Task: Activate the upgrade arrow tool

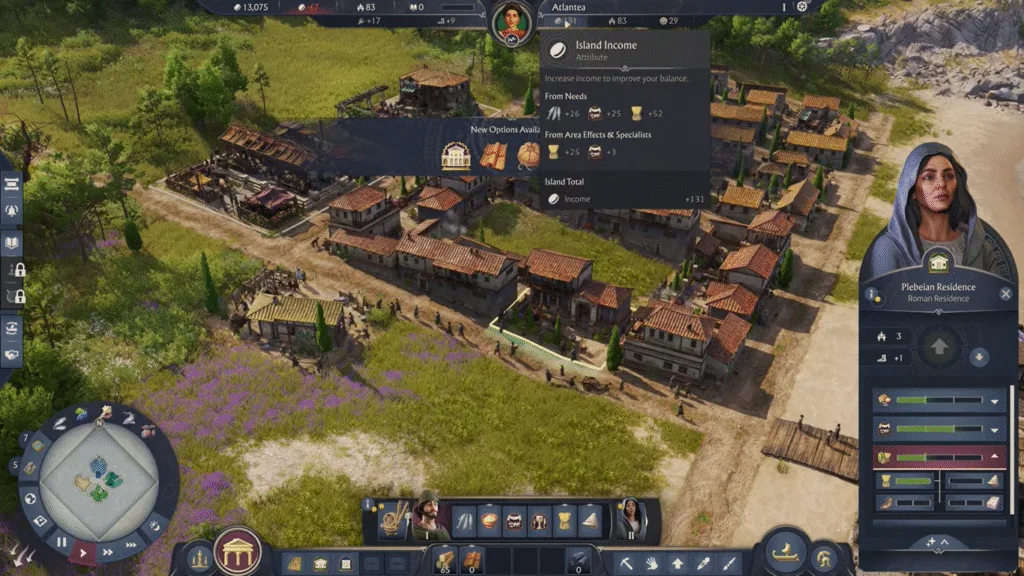Action: pyautogui.click(x=677, y=563)
